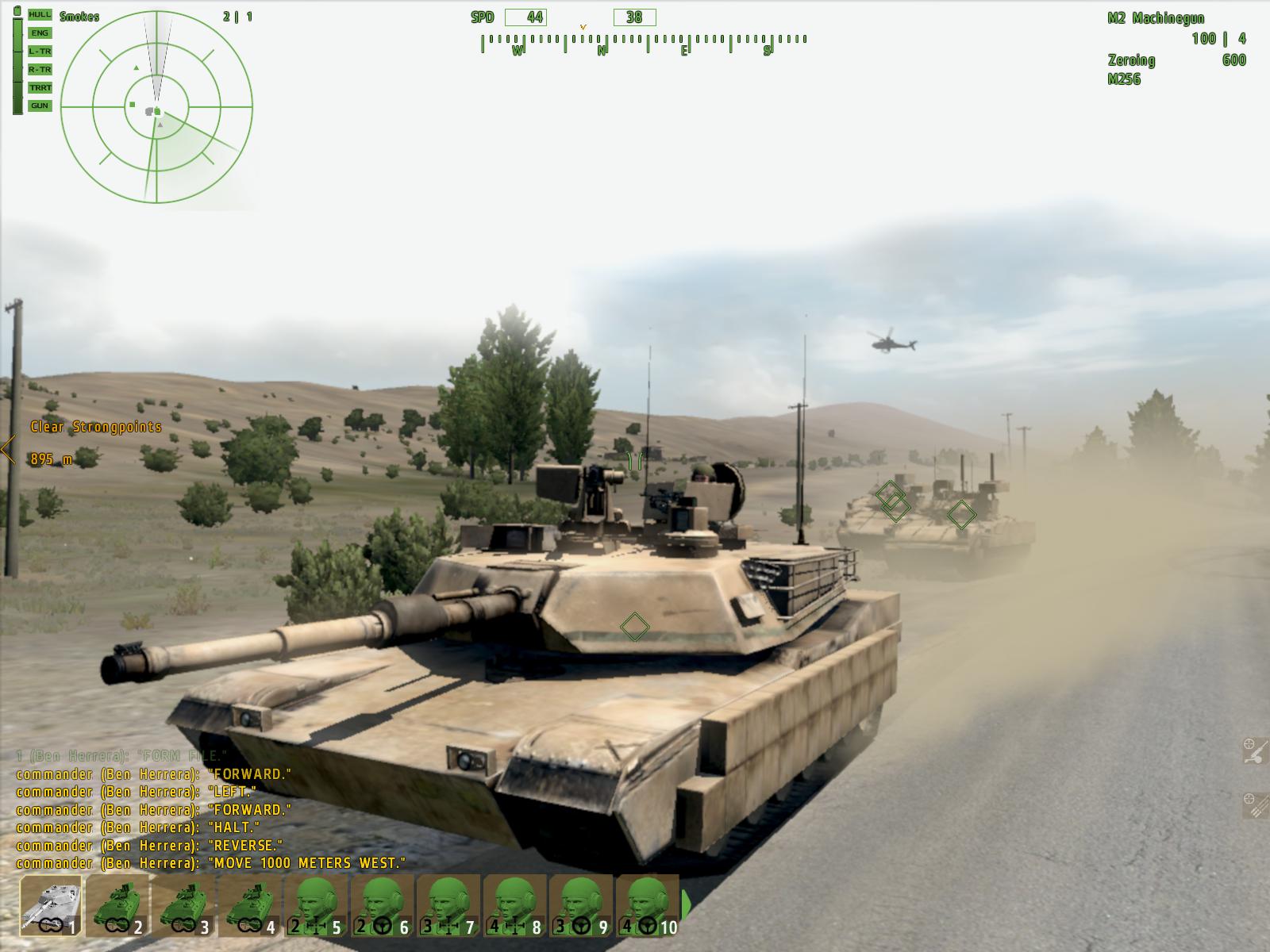This screenshot has width=1270, height=952.
Task: Select unit 4 armored vehicle slot
Action: pyautogui.click(x=250, y=904)
